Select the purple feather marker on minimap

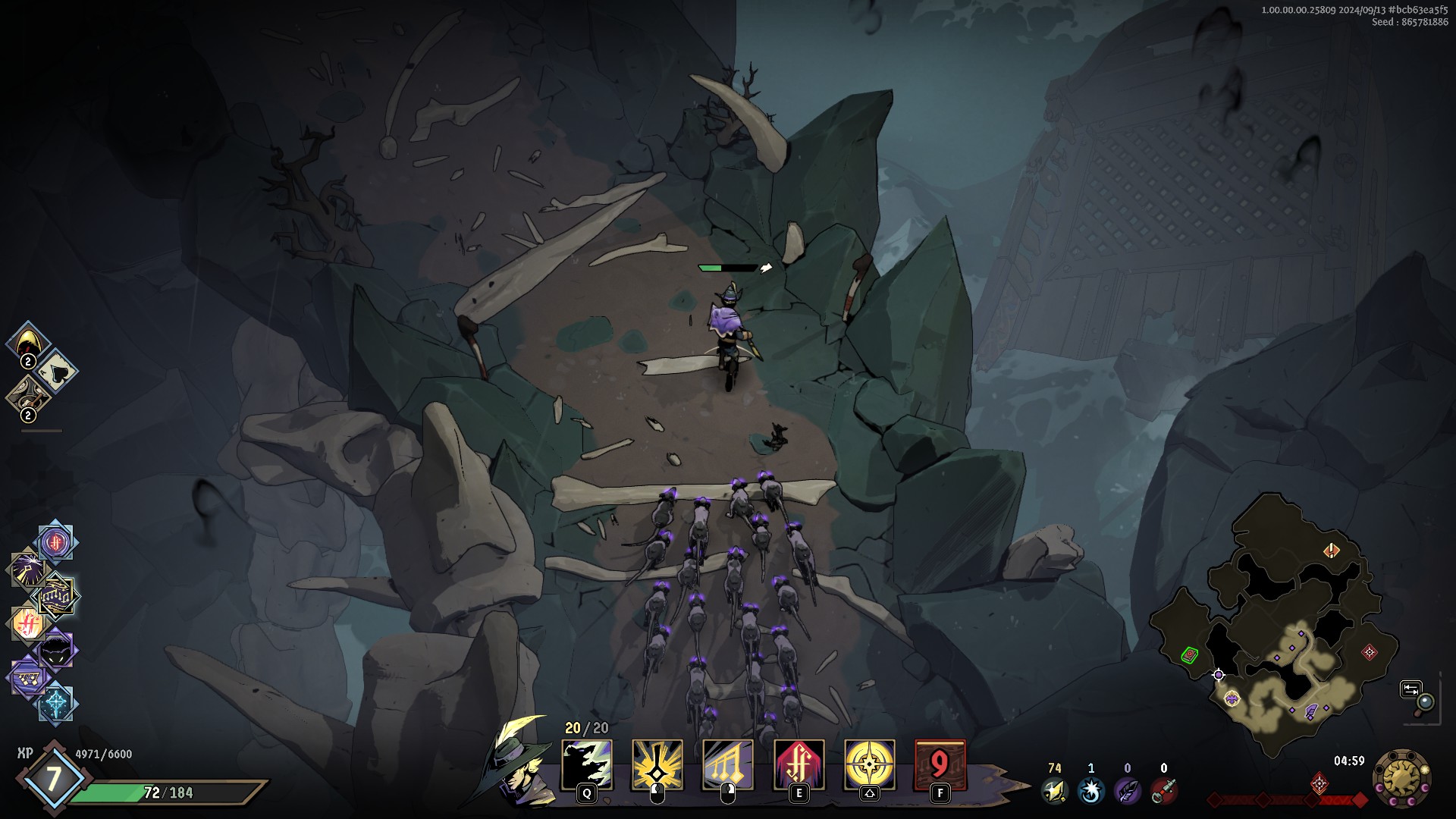coord(1311,711)
